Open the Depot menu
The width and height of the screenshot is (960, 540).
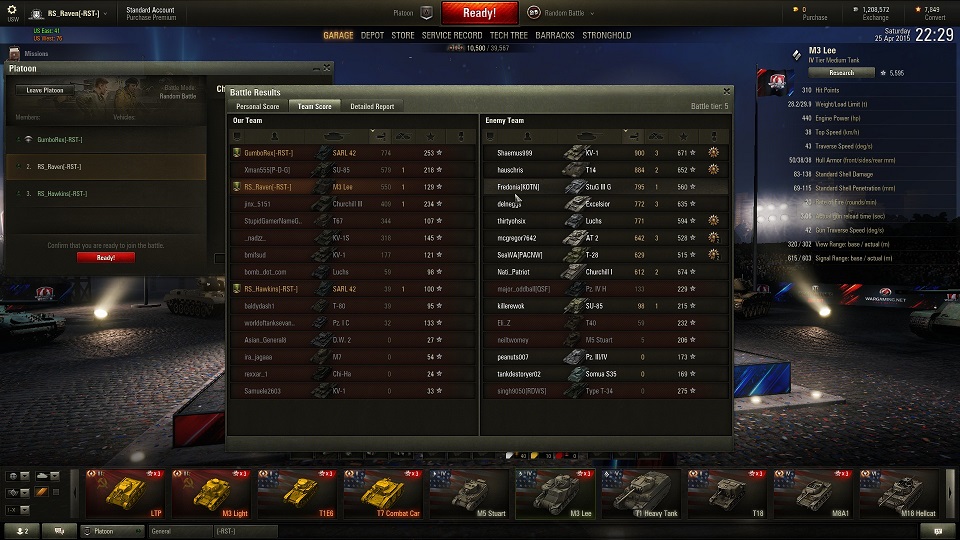point(372,35)
